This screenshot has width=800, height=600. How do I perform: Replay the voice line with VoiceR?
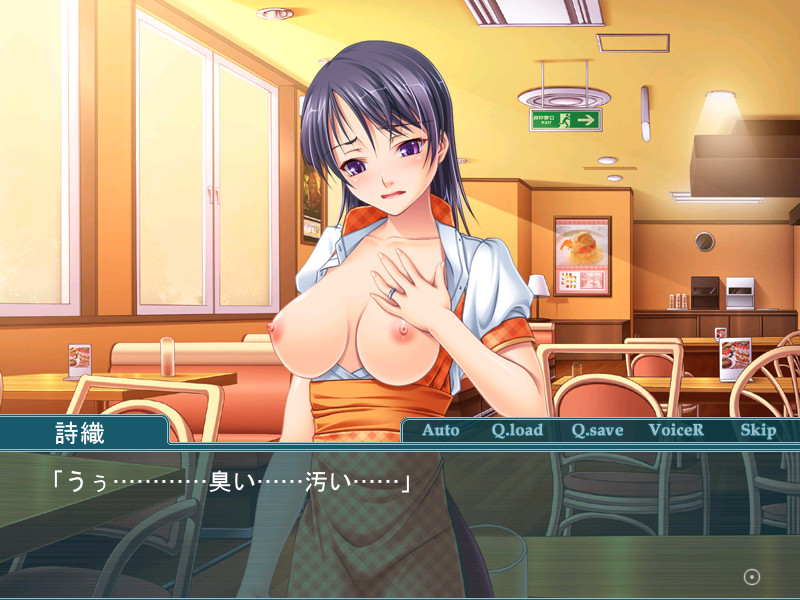(676, 430)
